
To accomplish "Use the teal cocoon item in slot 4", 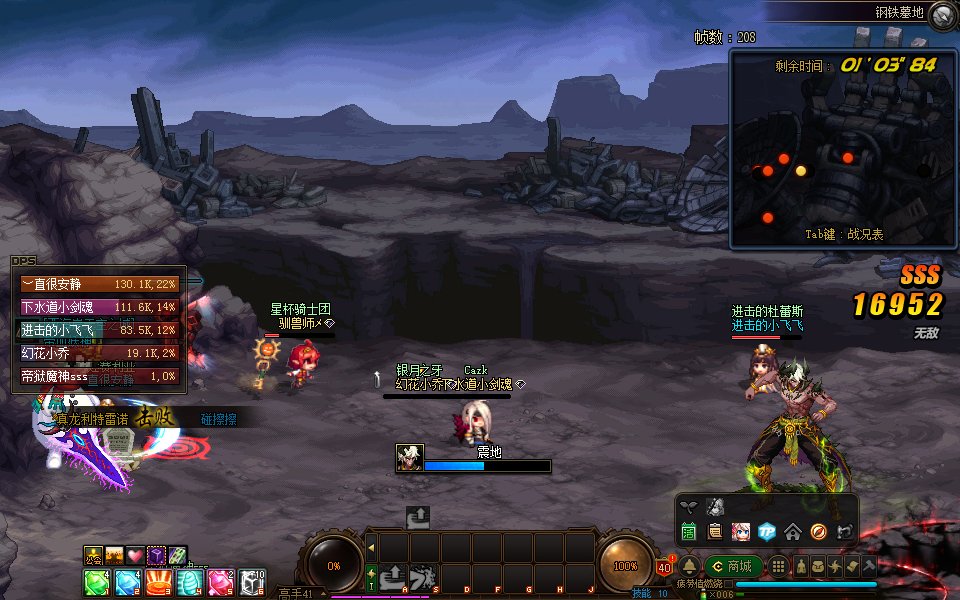I will [x=189, y=582].
